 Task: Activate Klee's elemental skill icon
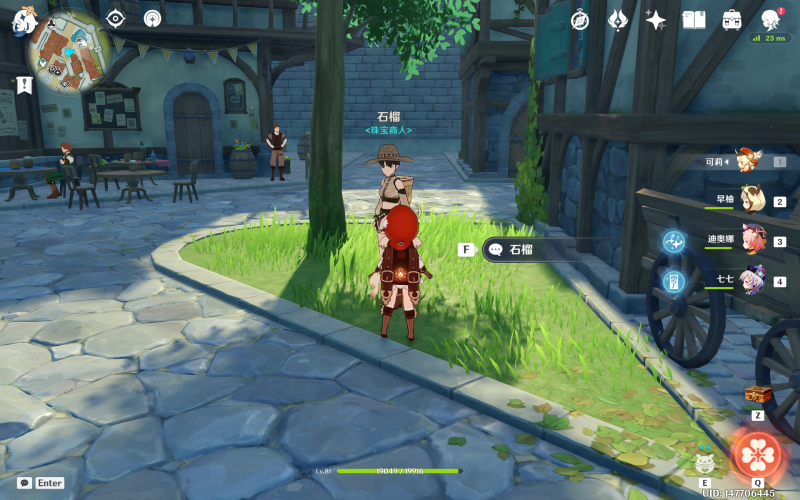point(704,463)
